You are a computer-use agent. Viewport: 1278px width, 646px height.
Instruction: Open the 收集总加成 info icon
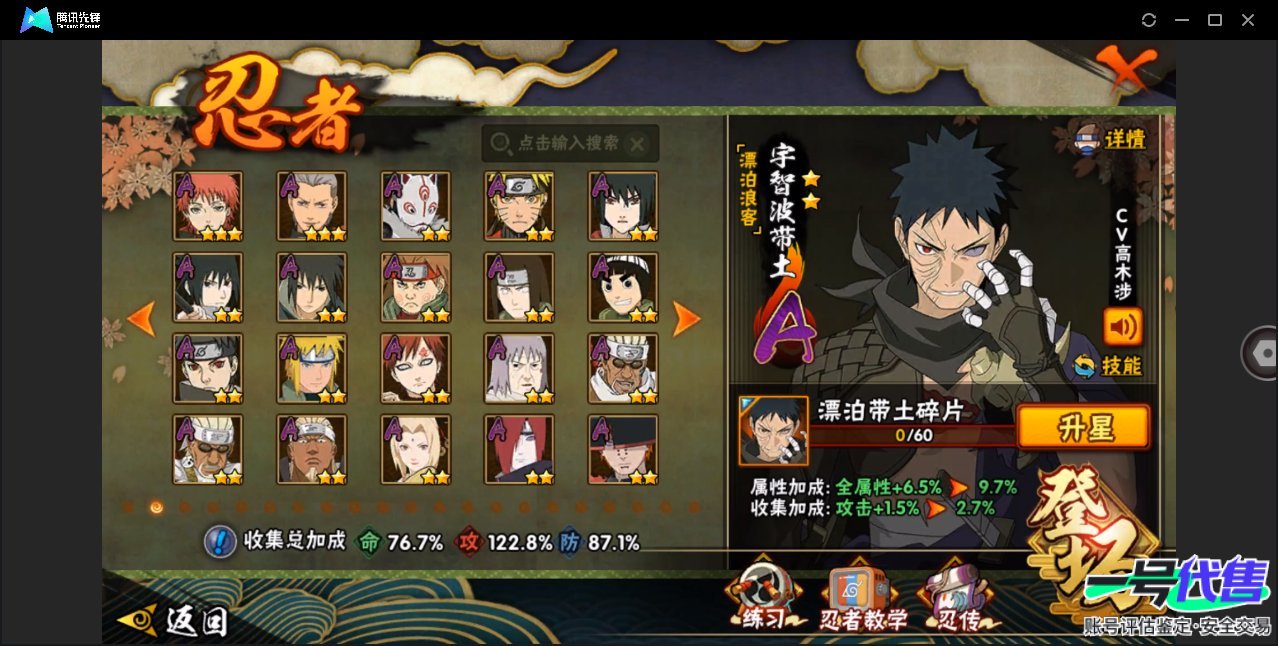pyautogui.click(x=220, y=542)
